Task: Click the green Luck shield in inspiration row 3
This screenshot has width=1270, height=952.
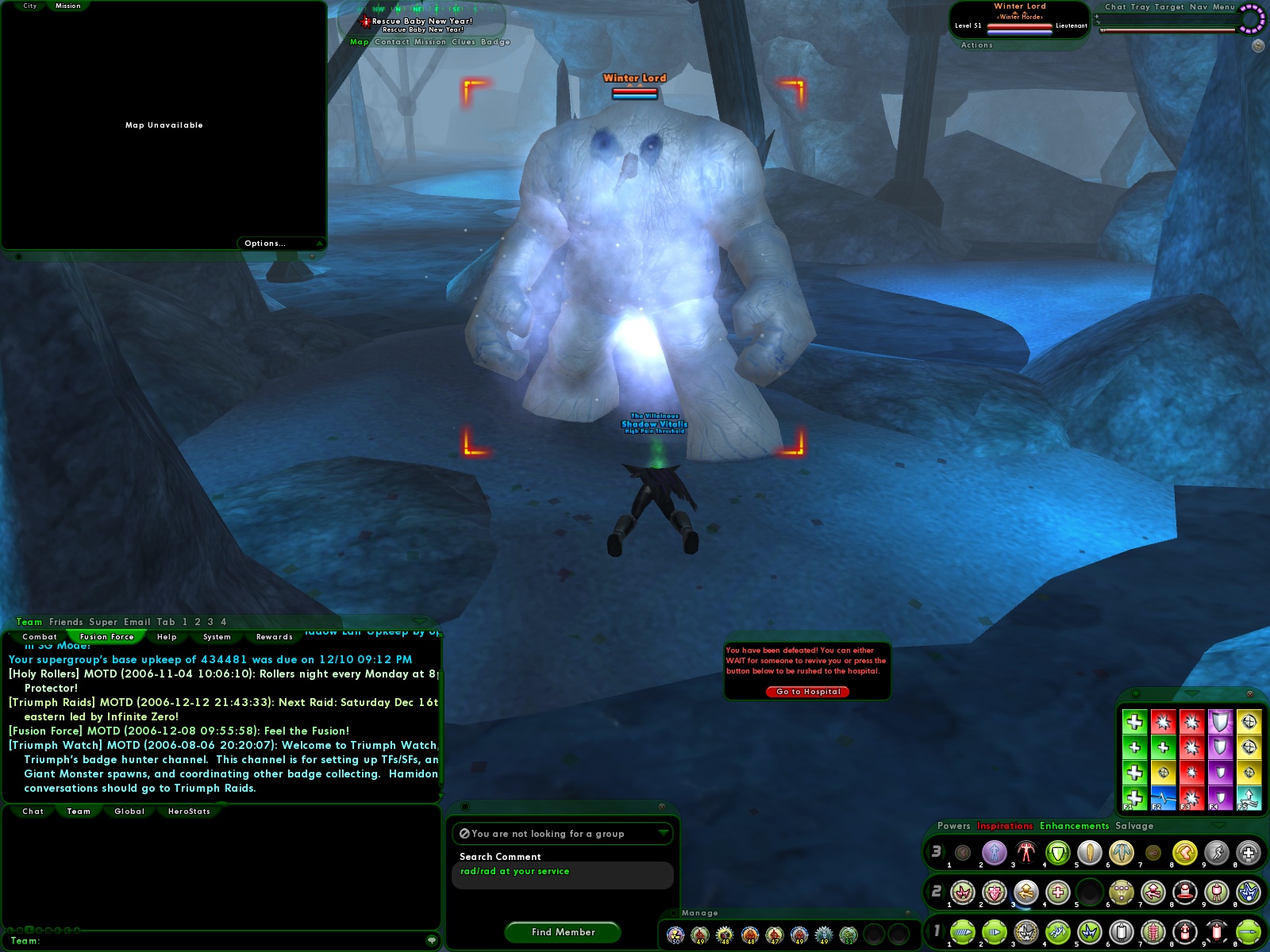Action: tap(1056, 853)
